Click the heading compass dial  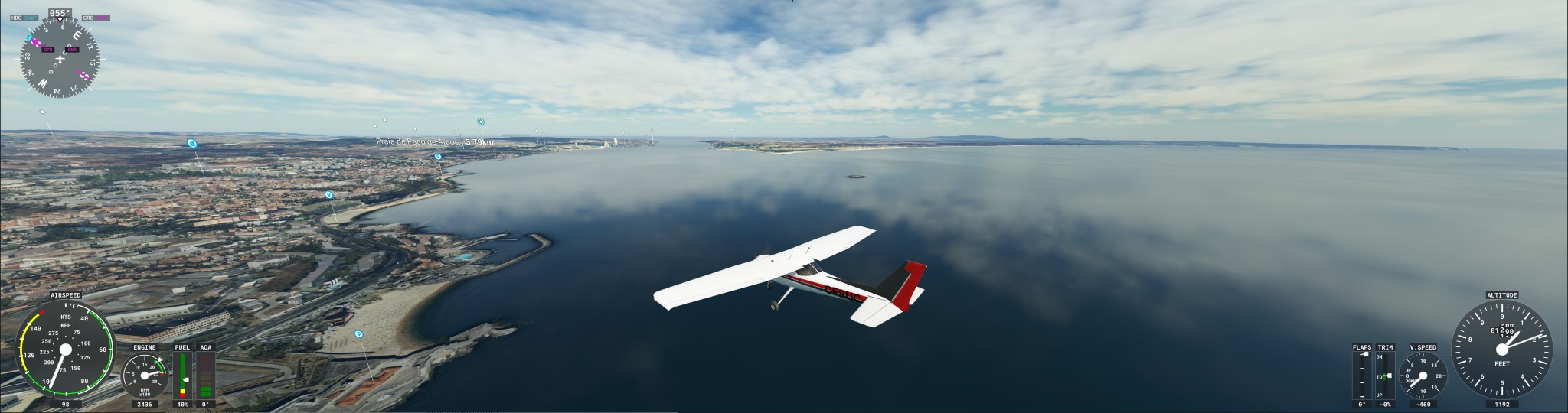pos(60,58)
